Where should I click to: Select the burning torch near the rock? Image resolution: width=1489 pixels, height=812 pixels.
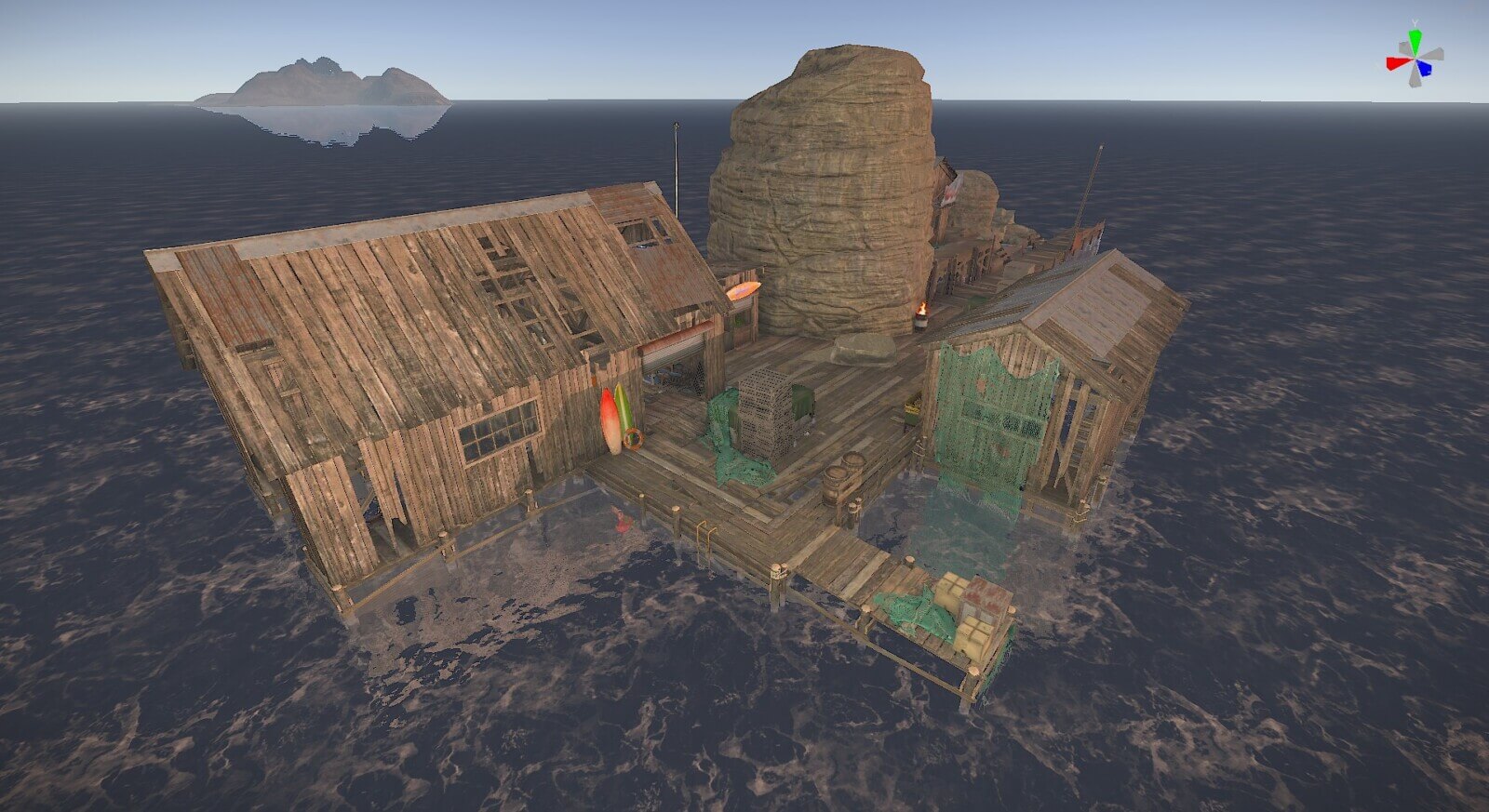click(923, 314)
